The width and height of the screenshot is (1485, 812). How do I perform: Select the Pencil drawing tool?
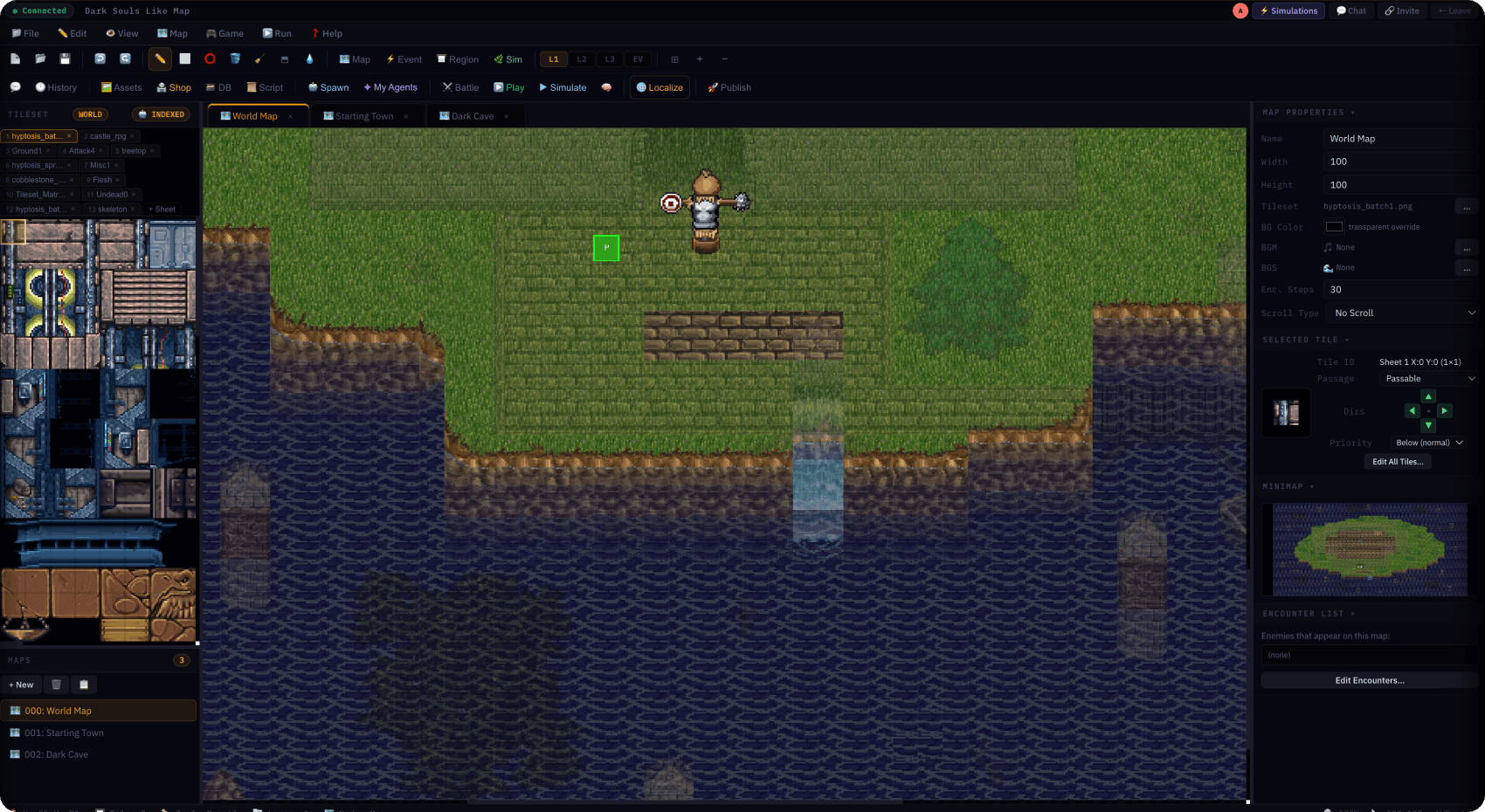[159, 58]
